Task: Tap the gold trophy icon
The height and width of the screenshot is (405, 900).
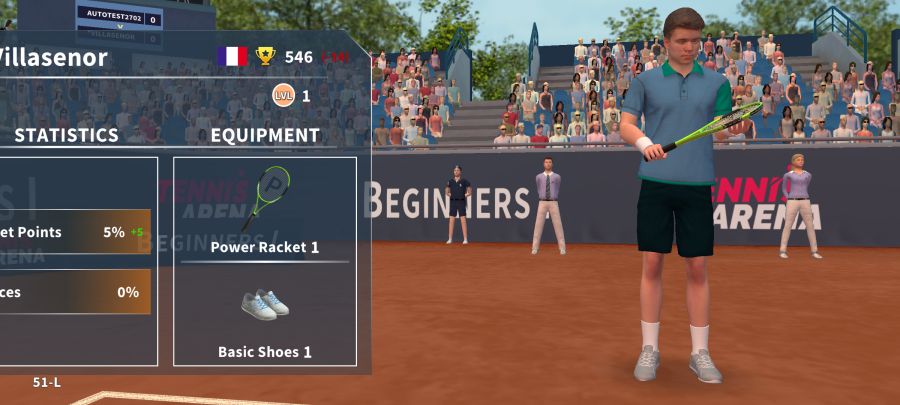Action: click(x=265, y=57)
